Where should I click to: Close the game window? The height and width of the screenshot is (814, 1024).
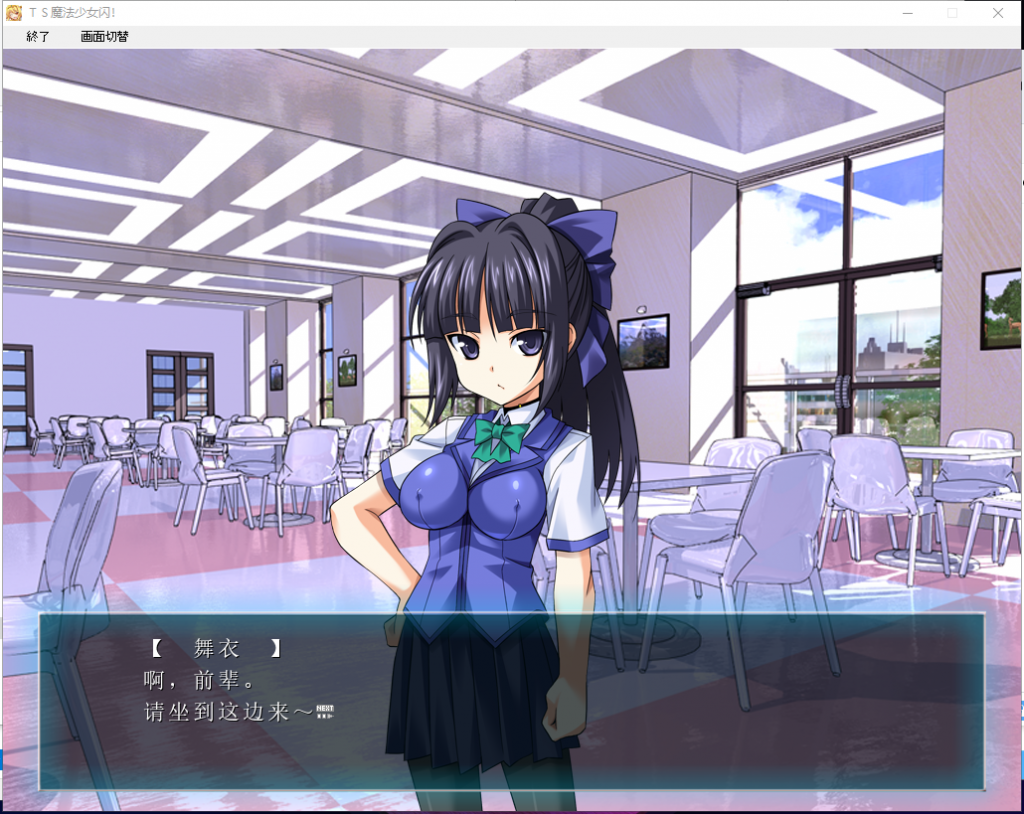[997, 13]
